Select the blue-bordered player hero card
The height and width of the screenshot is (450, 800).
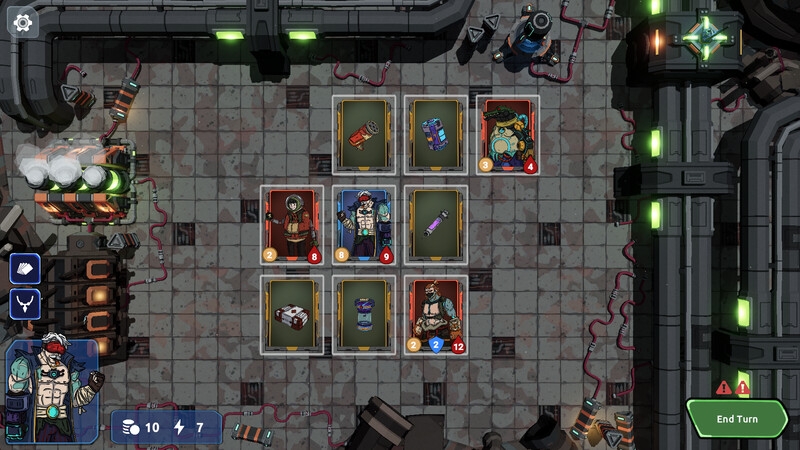click(364, 225)
